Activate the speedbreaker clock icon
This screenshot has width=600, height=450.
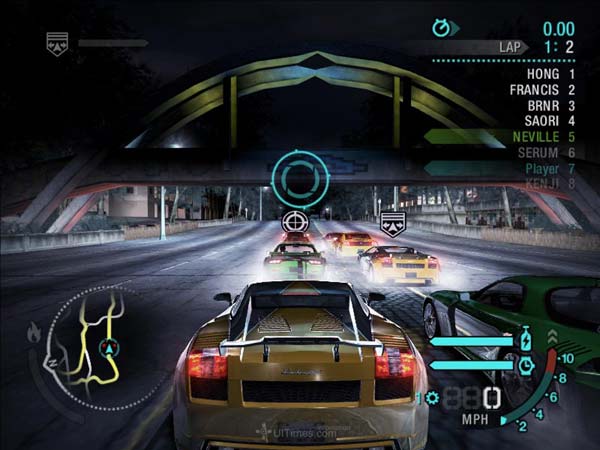point(526,366)
